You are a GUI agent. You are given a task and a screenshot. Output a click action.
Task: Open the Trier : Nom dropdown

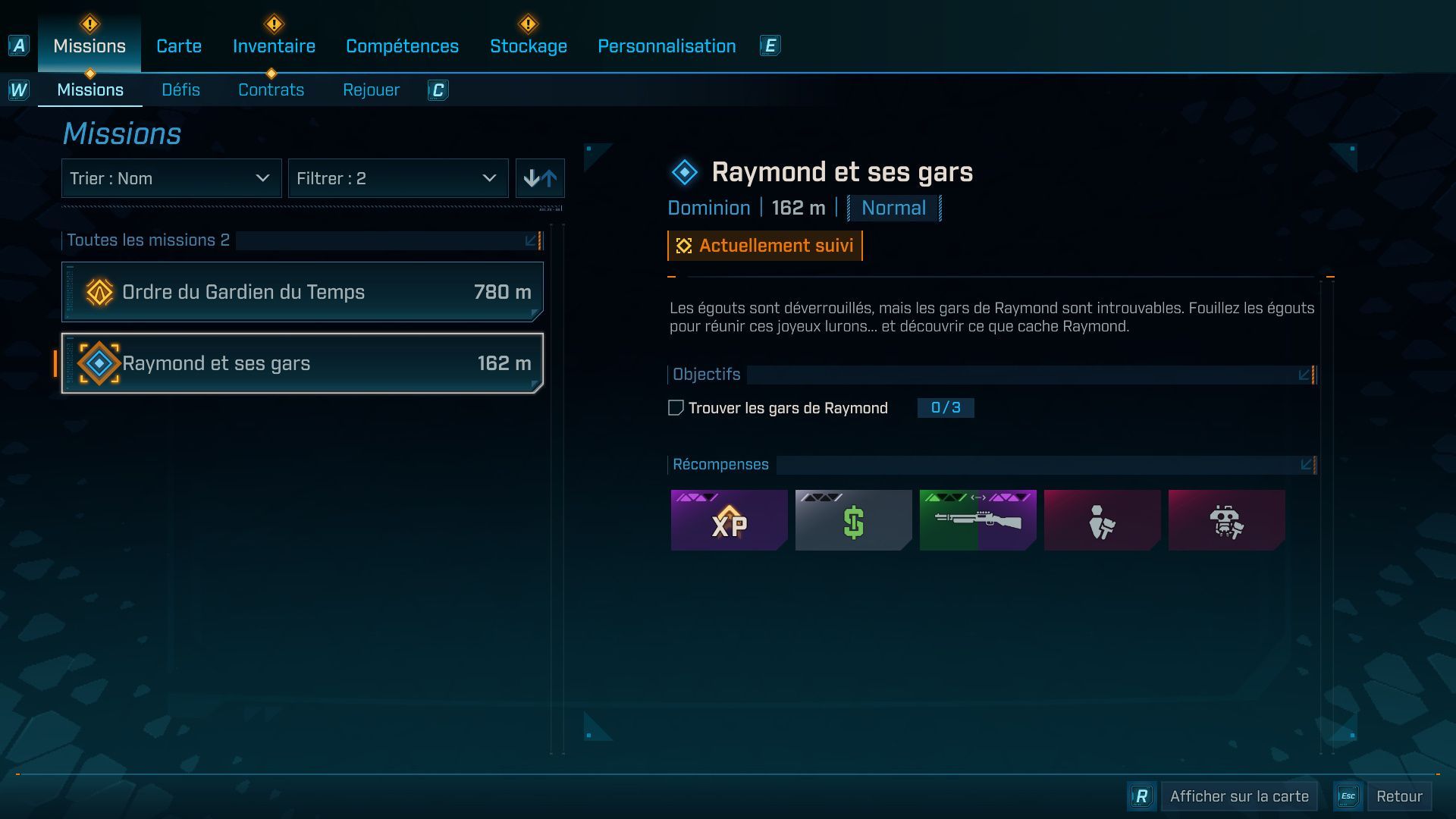[x=171, y=178]
